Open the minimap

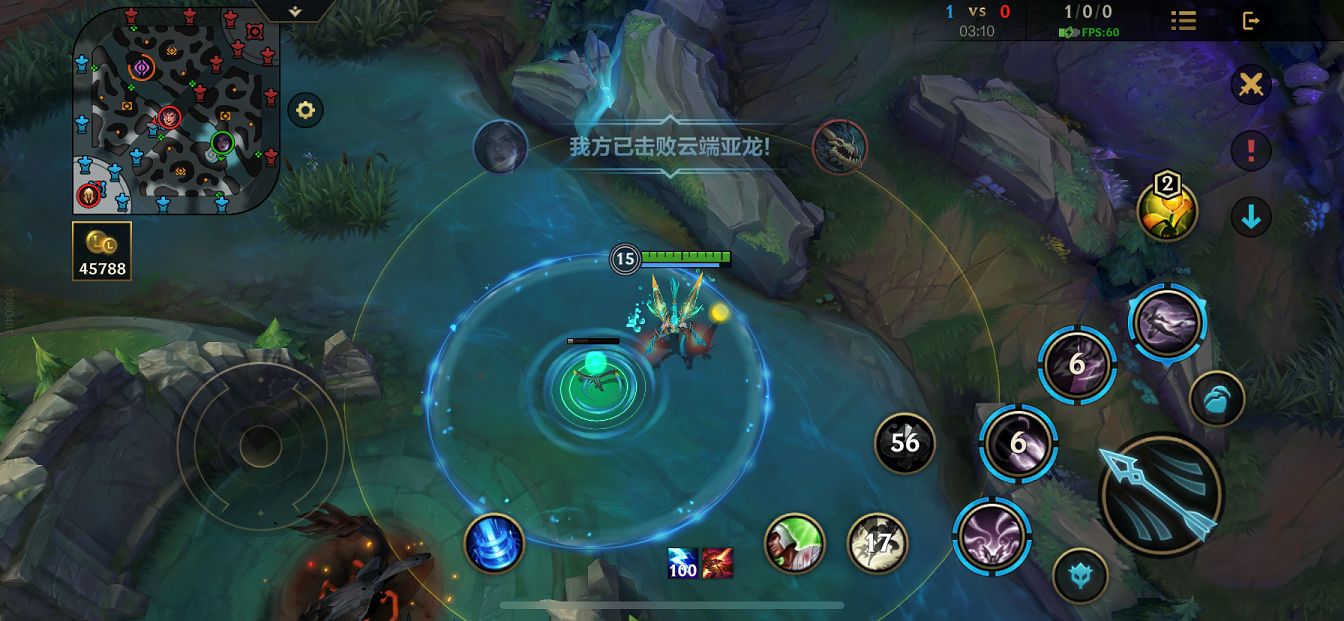point(176,110)
